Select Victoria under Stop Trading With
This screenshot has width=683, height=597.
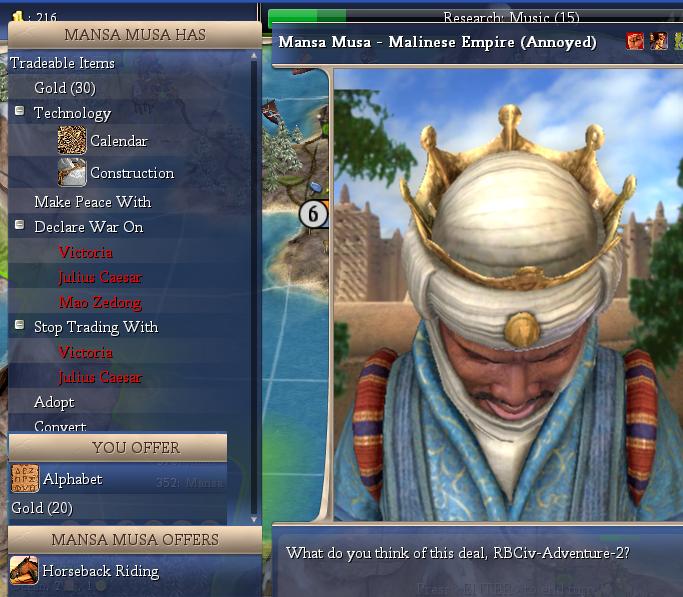coord(85,352)
